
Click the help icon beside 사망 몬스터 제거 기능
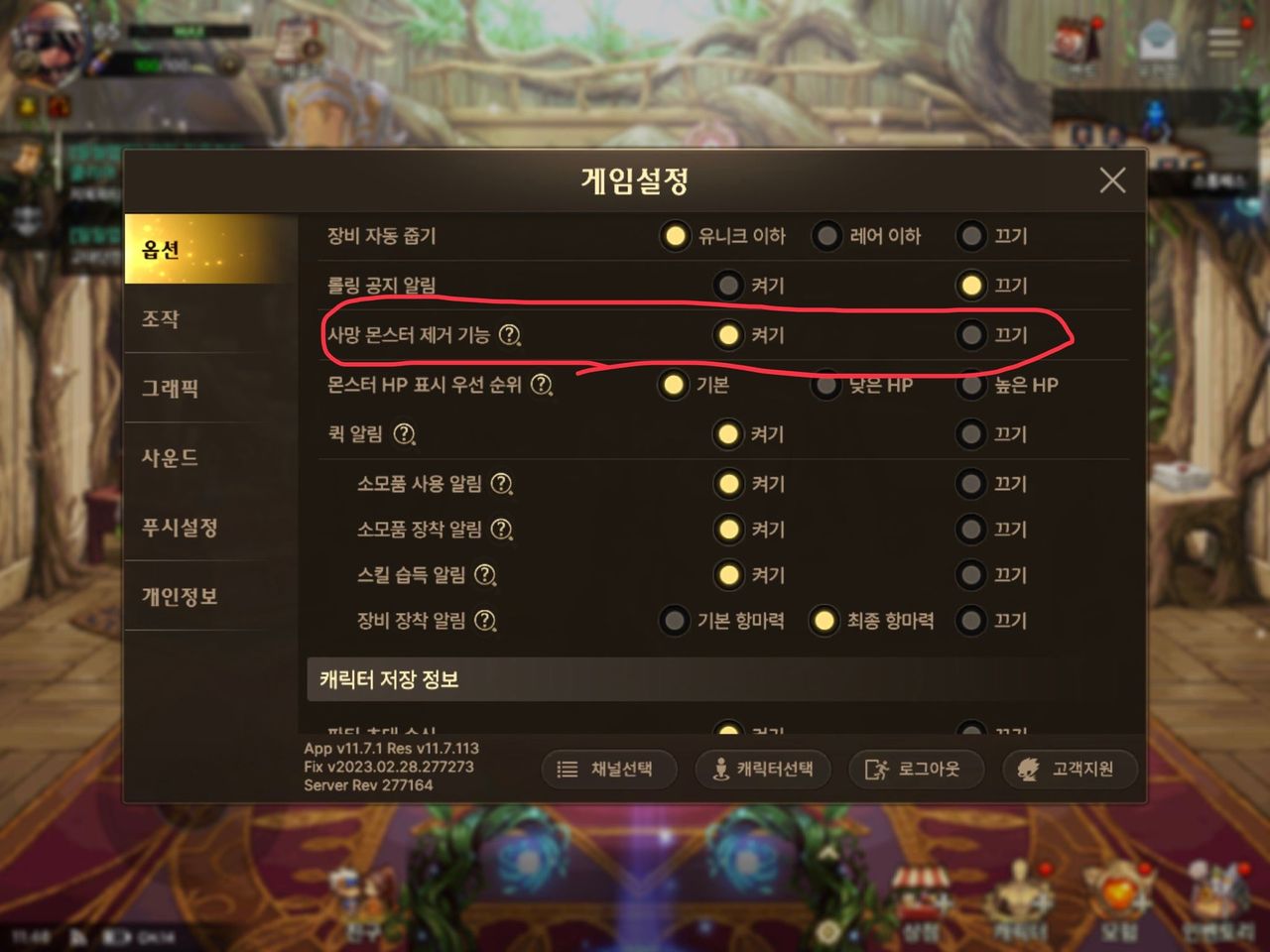(x=509, y=336)
